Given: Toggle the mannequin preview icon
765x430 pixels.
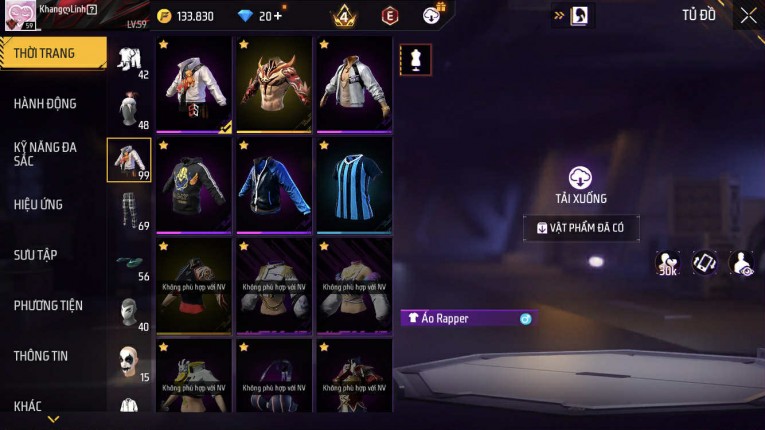Looking at the screenshot, I should pos(415,59).
